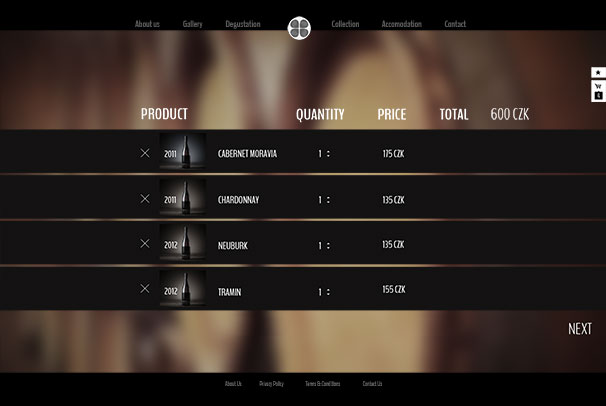Open the Privacy Policy footer link
The image size is (606, 406).
(271, 384)
